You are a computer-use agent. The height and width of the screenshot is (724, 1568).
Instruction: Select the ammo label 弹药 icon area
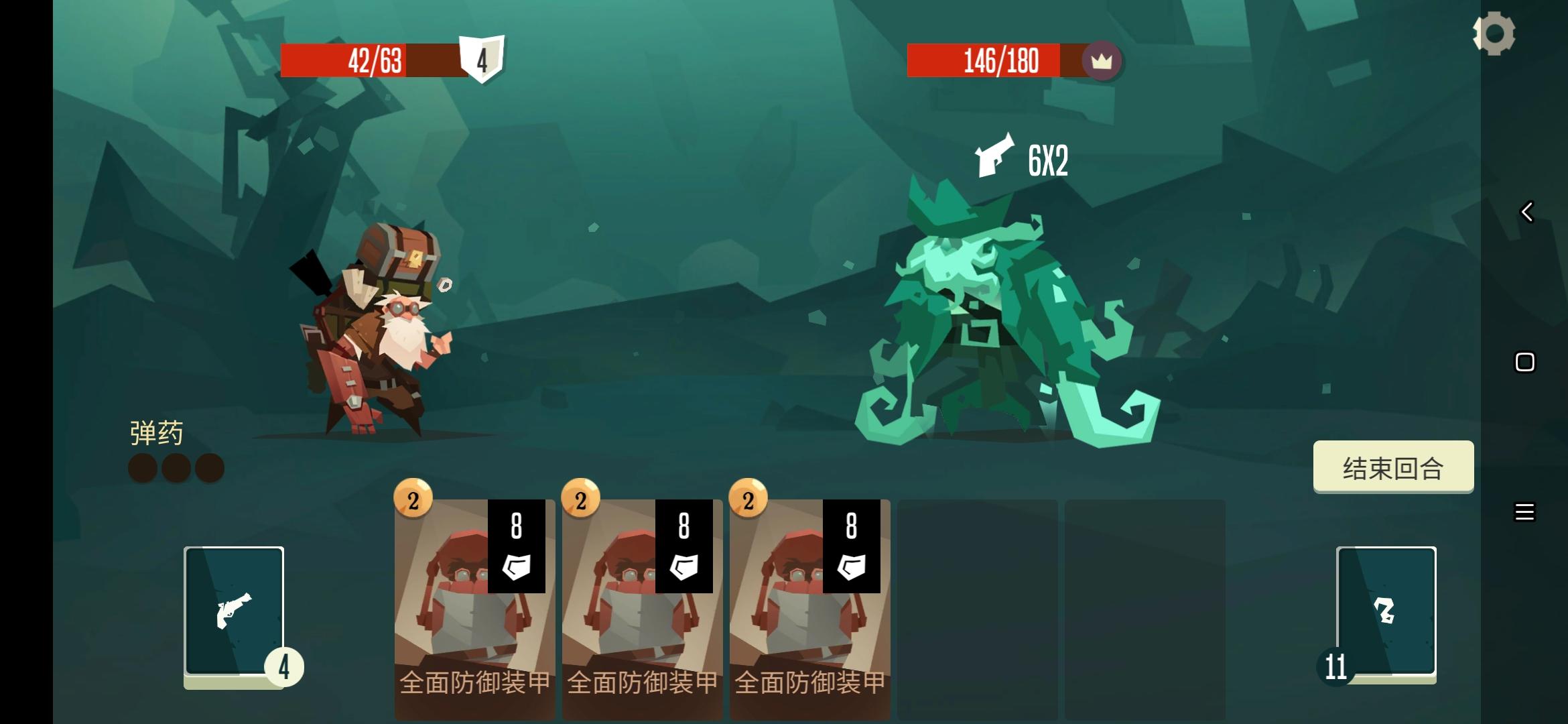(x=155, y=432)
